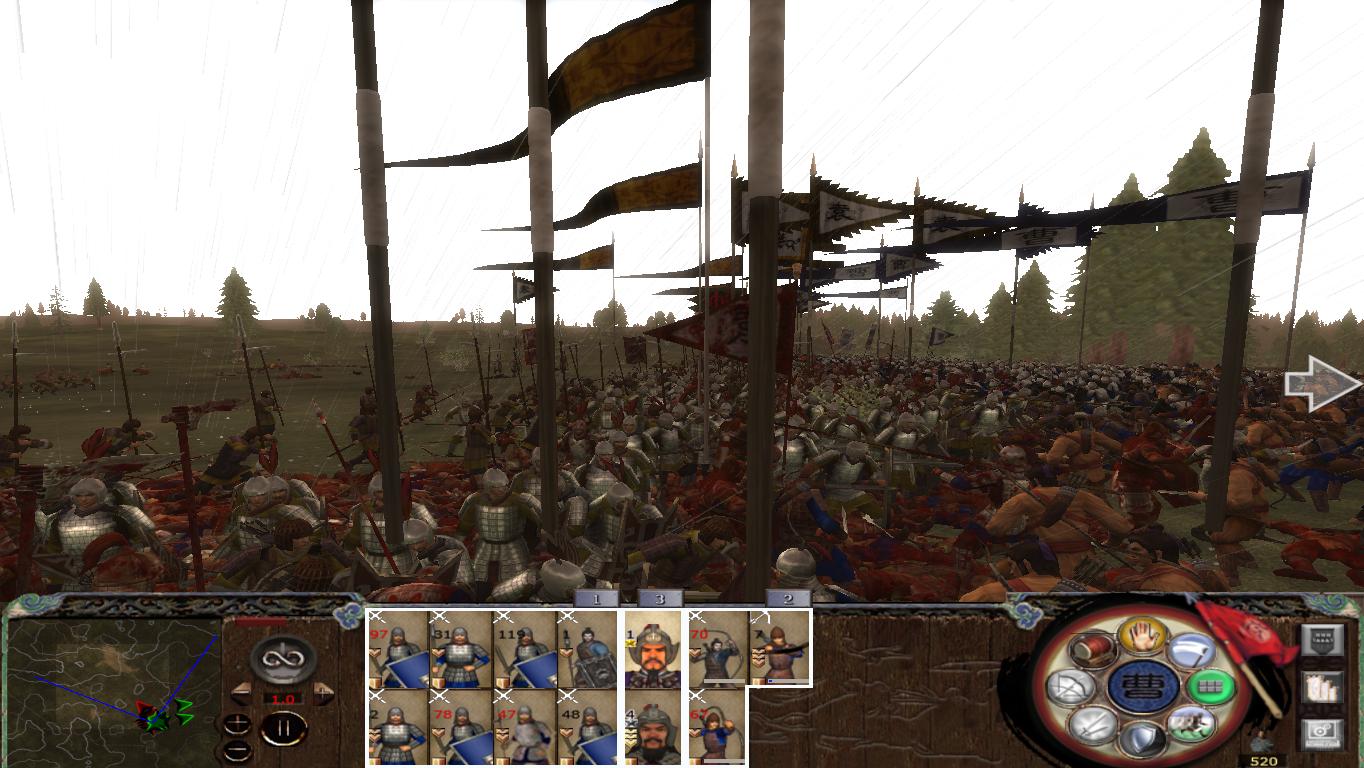Click the left arrow to lower battle speed
Viewport: 1364px width, 768px height.
coord(240,692)
